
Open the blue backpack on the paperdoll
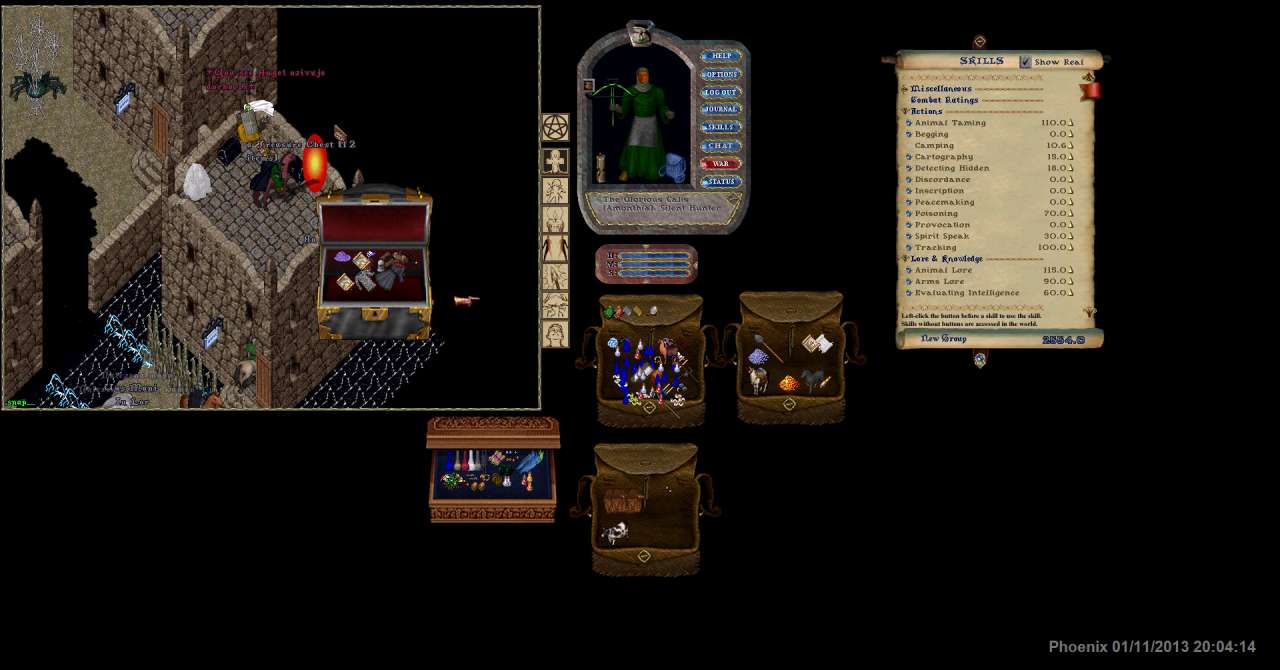675,167
